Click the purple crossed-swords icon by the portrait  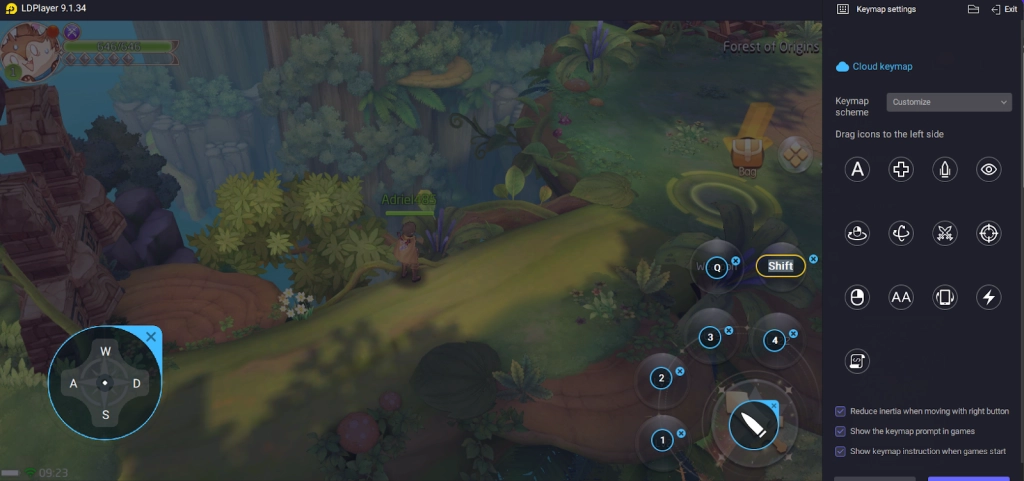point(72,32)
